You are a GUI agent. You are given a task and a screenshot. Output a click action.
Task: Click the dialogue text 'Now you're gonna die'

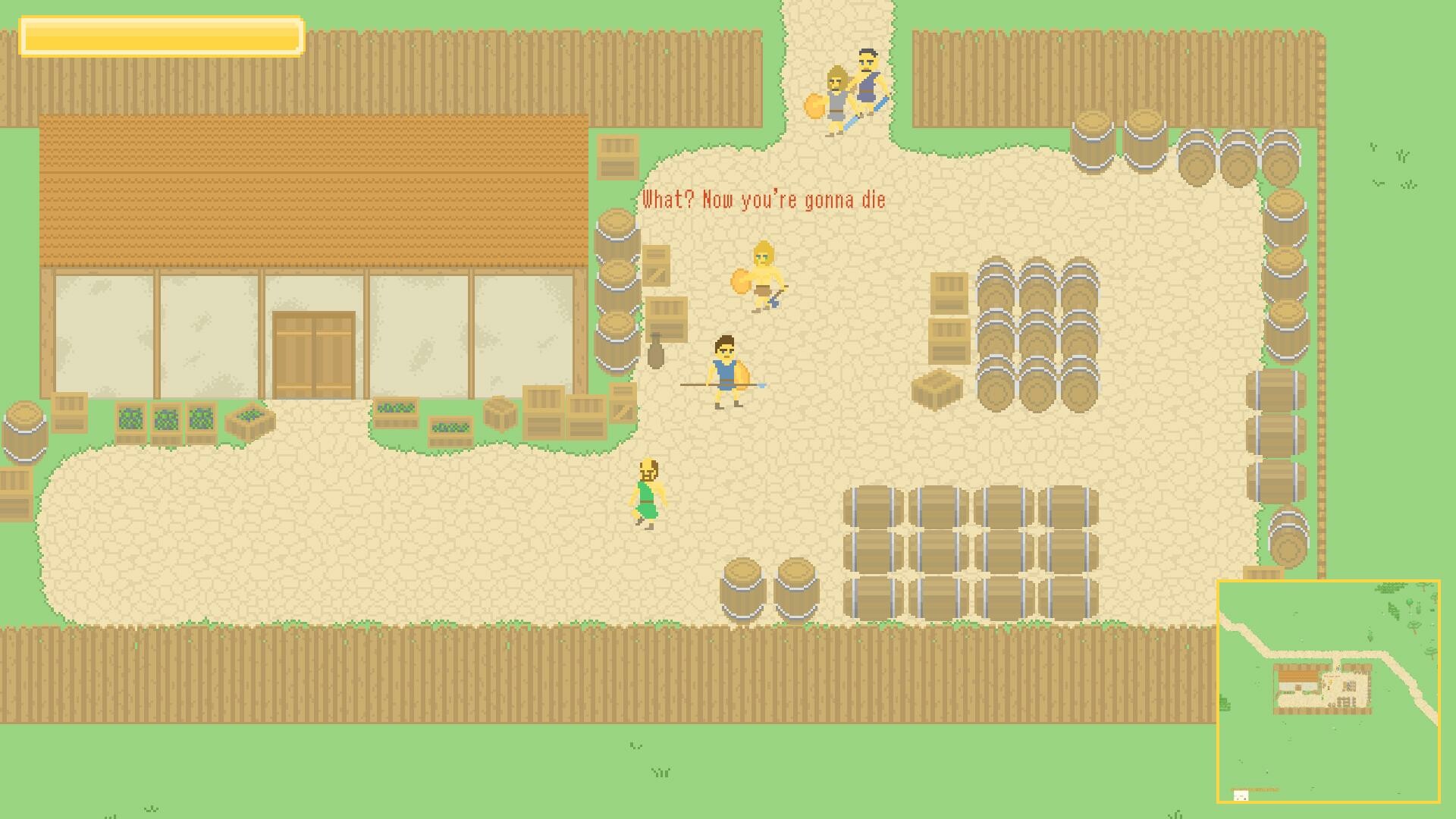click(x=766, y=199)
